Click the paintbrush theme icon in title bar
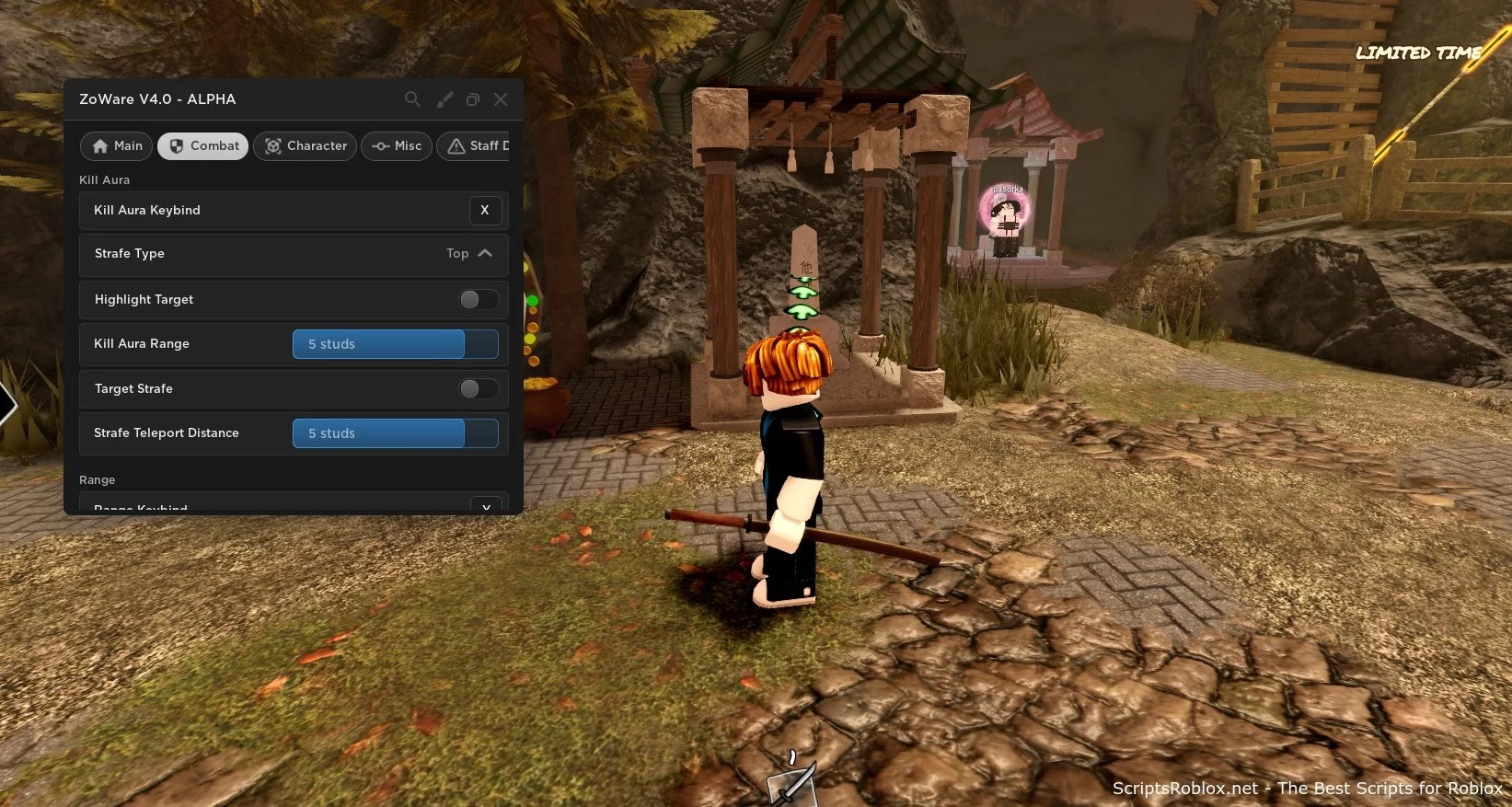Image resolution: width=1512 pixels, height=807 pixels. tap(444, 99)
